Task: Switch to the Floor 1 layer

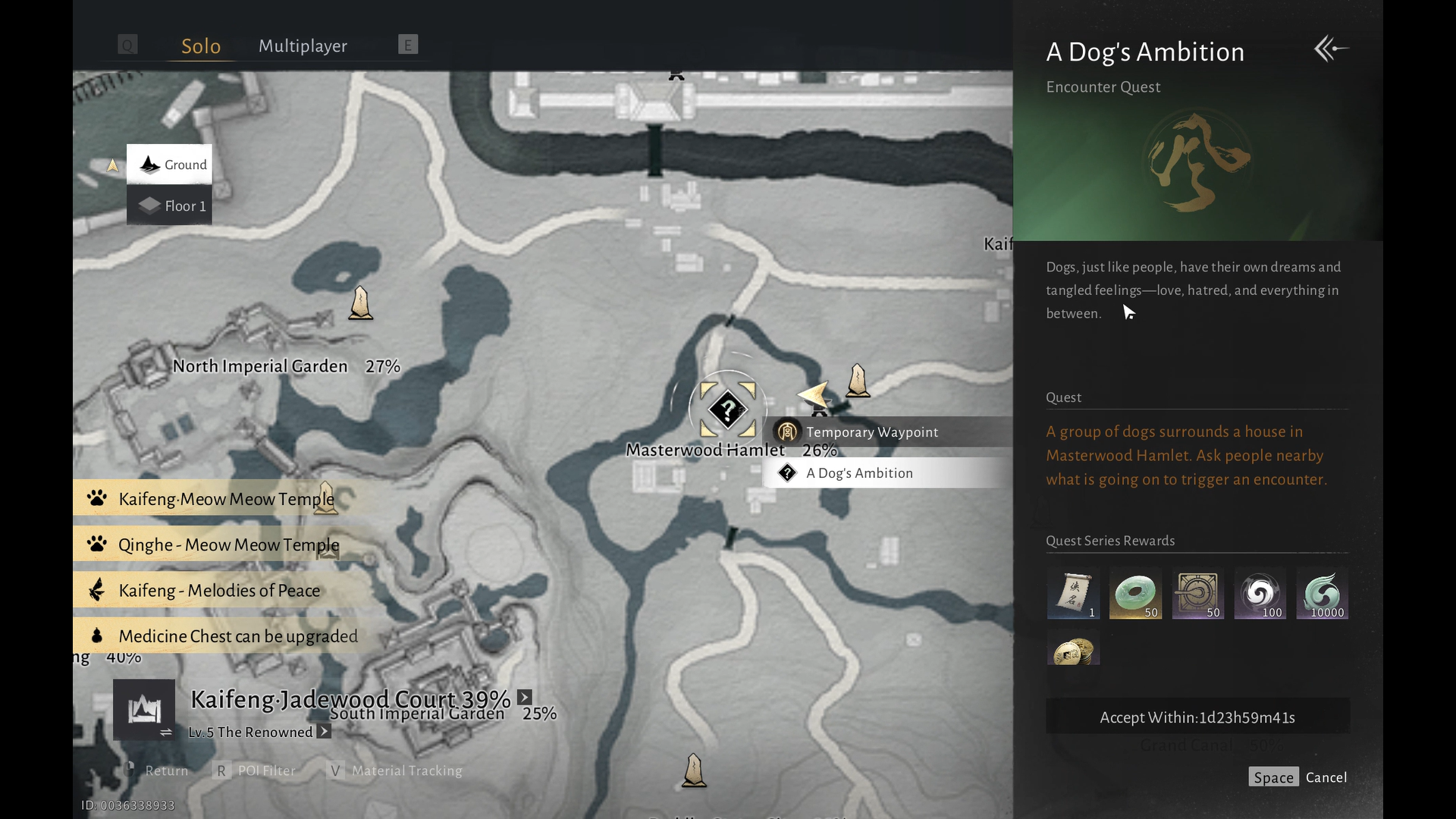Action: coord(170,206)
